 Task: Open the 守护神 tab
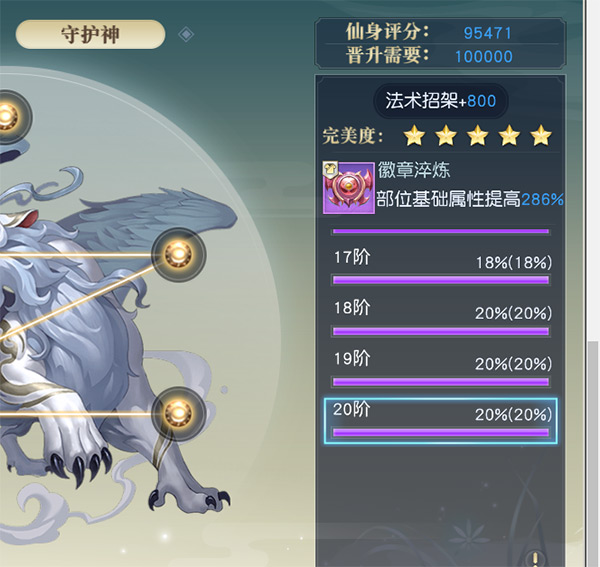[90, 34]
